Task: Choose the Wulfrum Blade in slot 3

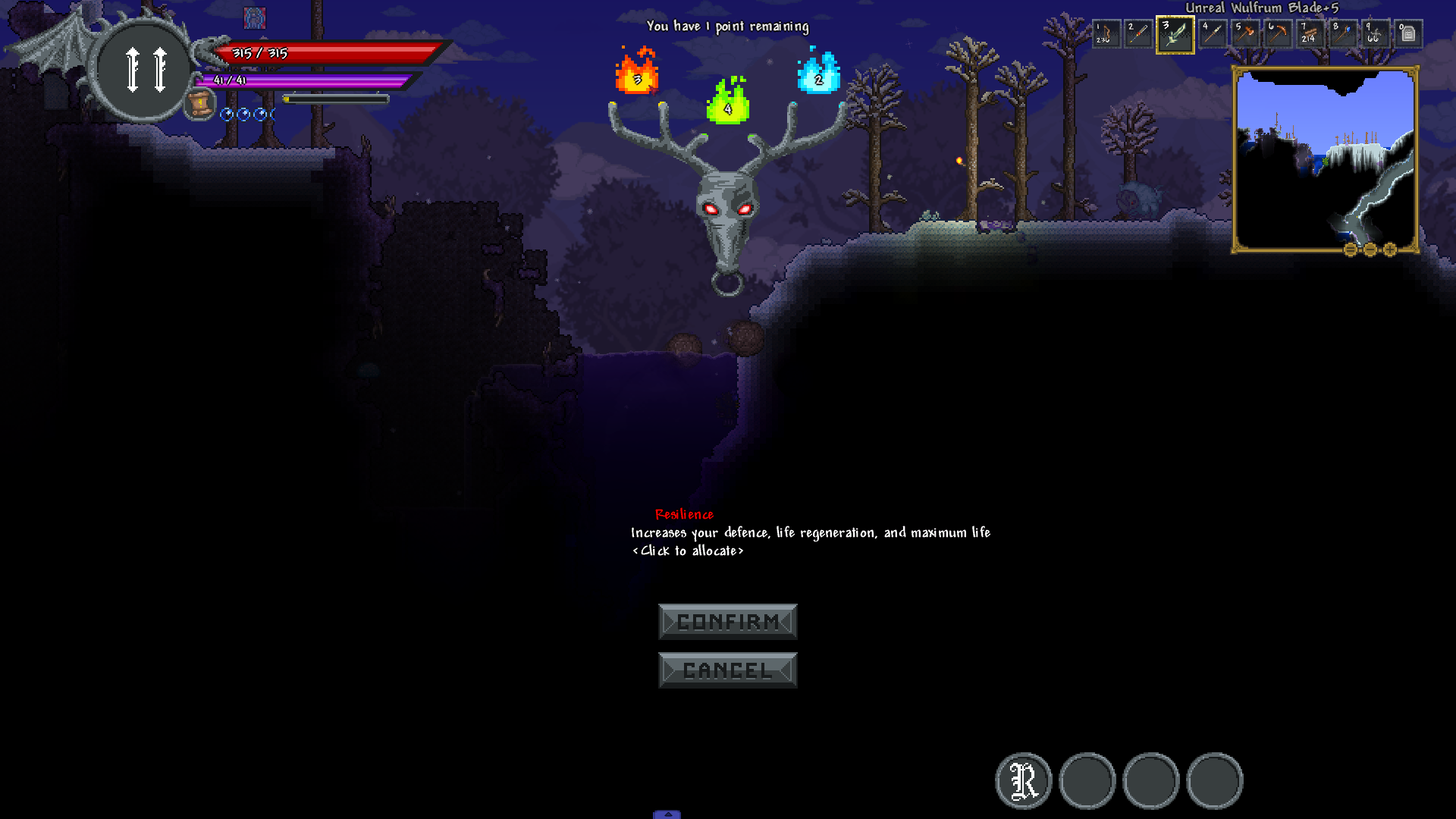Action: (x=1175, y=34)
